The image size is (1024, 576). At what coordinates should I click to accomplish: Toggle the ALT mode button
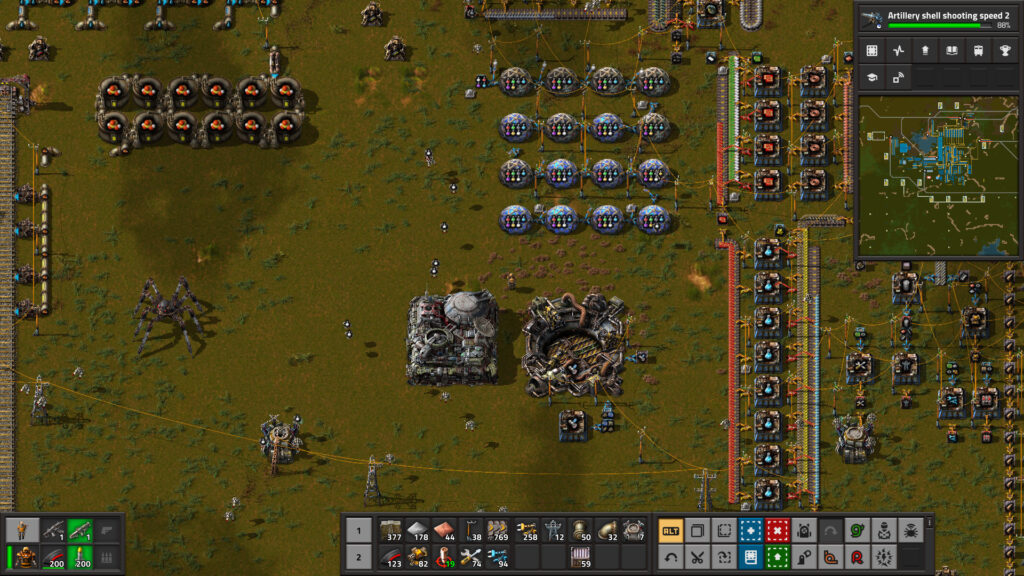point(671,531)
